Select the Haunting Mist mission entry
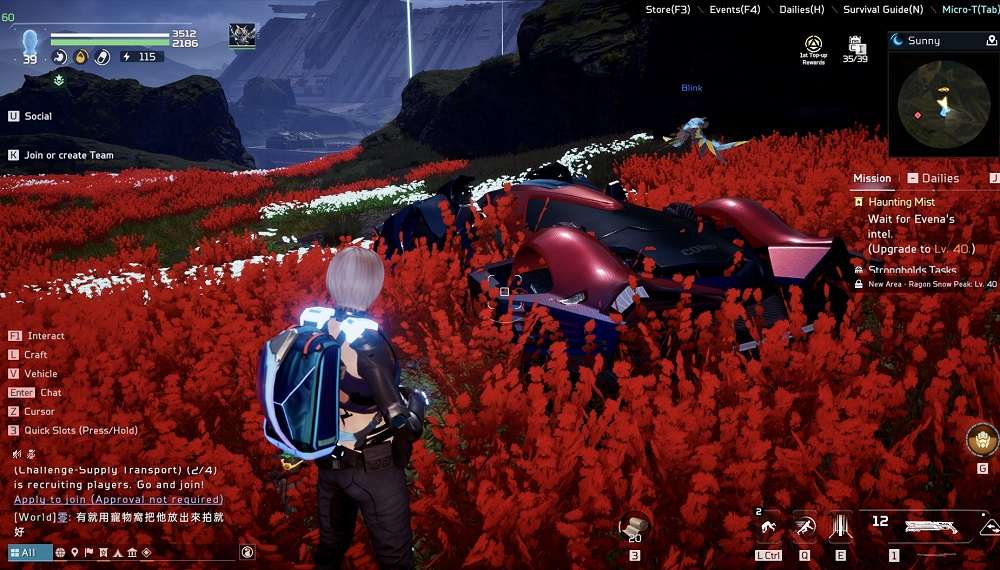Viewport: 1000px width, 570px height. pos(901,202)
